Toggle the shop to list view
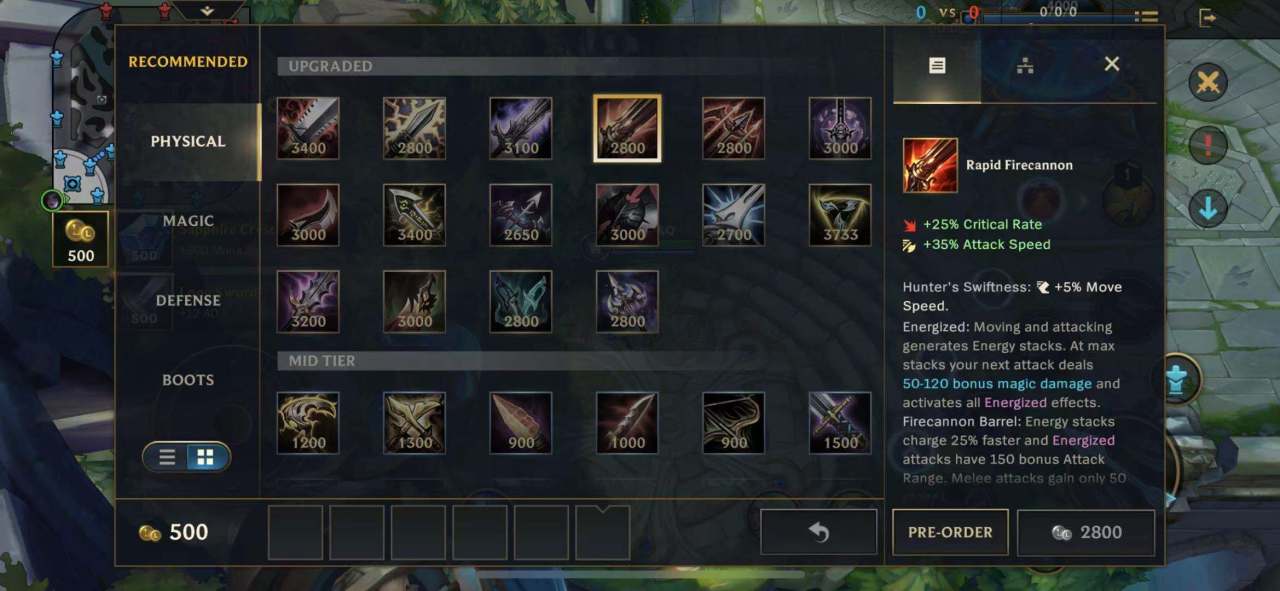 pyautogui.click(x=168, y=457)
